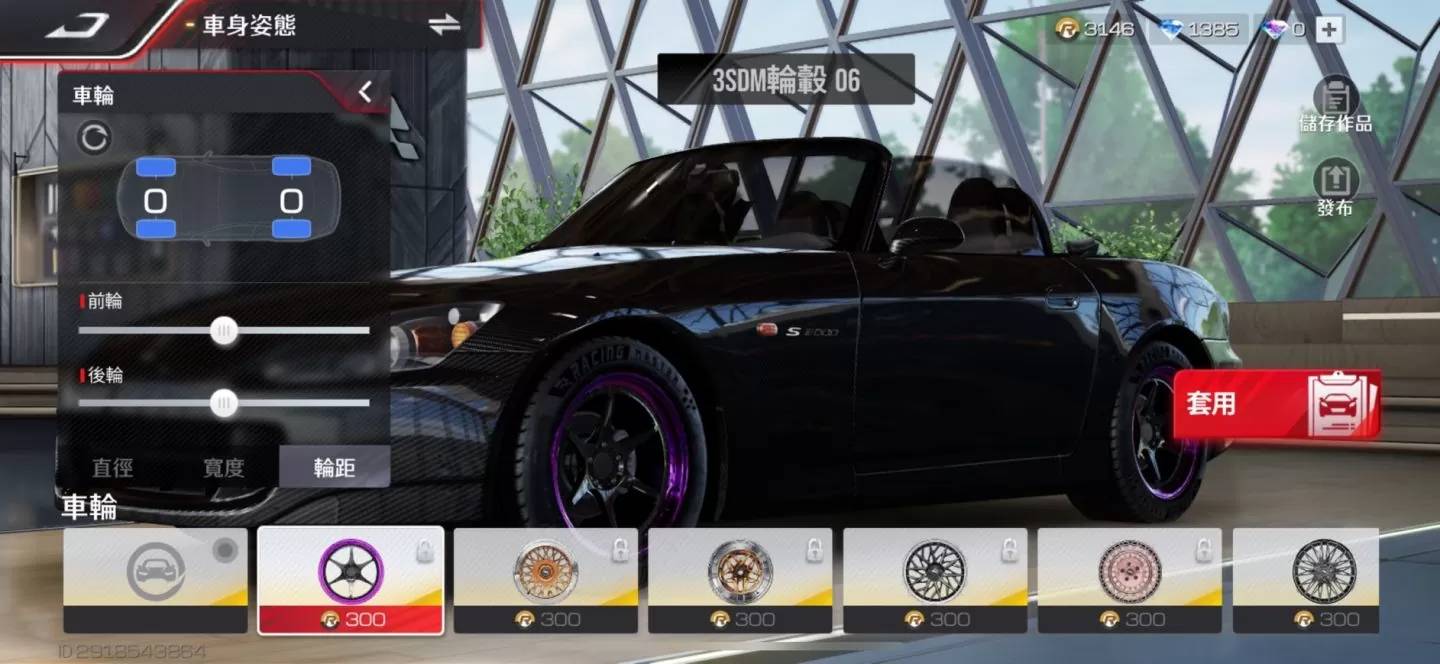Screen dimensions: 1440x664
Task: Select the pink rose-gold wheel tile
Action: click(1129, 580)
